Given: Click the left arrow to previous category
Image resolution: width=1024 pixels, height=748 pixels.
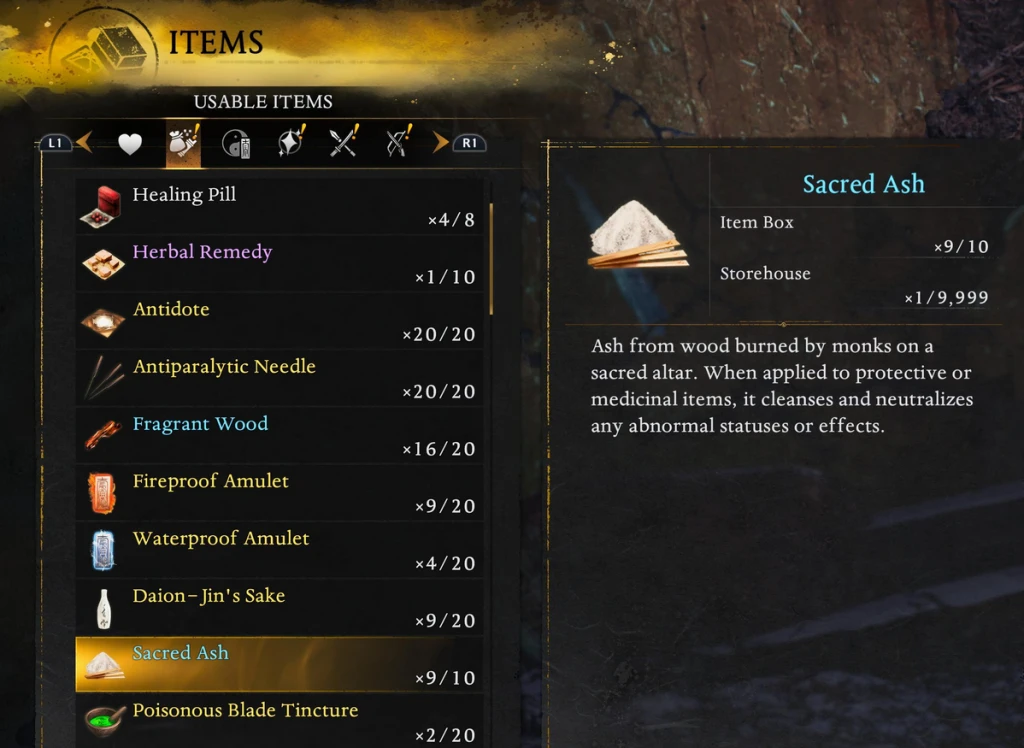Looking at the screenshot, I should [x=84, y=144].
